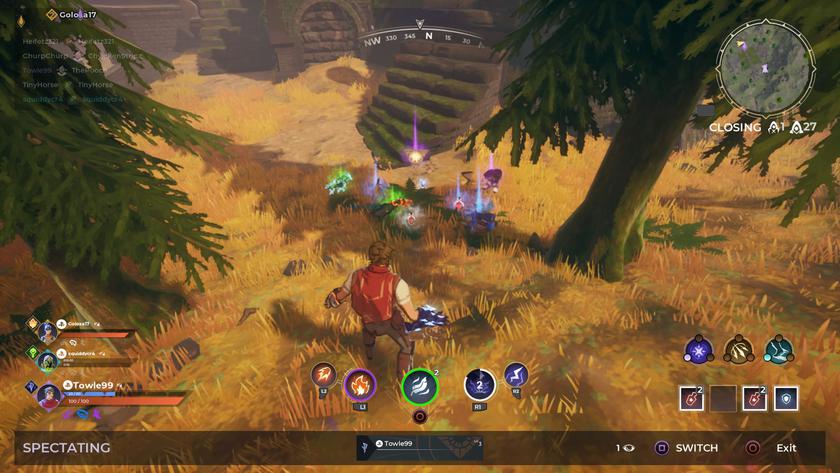The image size is (840, 473).
Task: Select the teal lightning talent icon
Action: [778, 349]
